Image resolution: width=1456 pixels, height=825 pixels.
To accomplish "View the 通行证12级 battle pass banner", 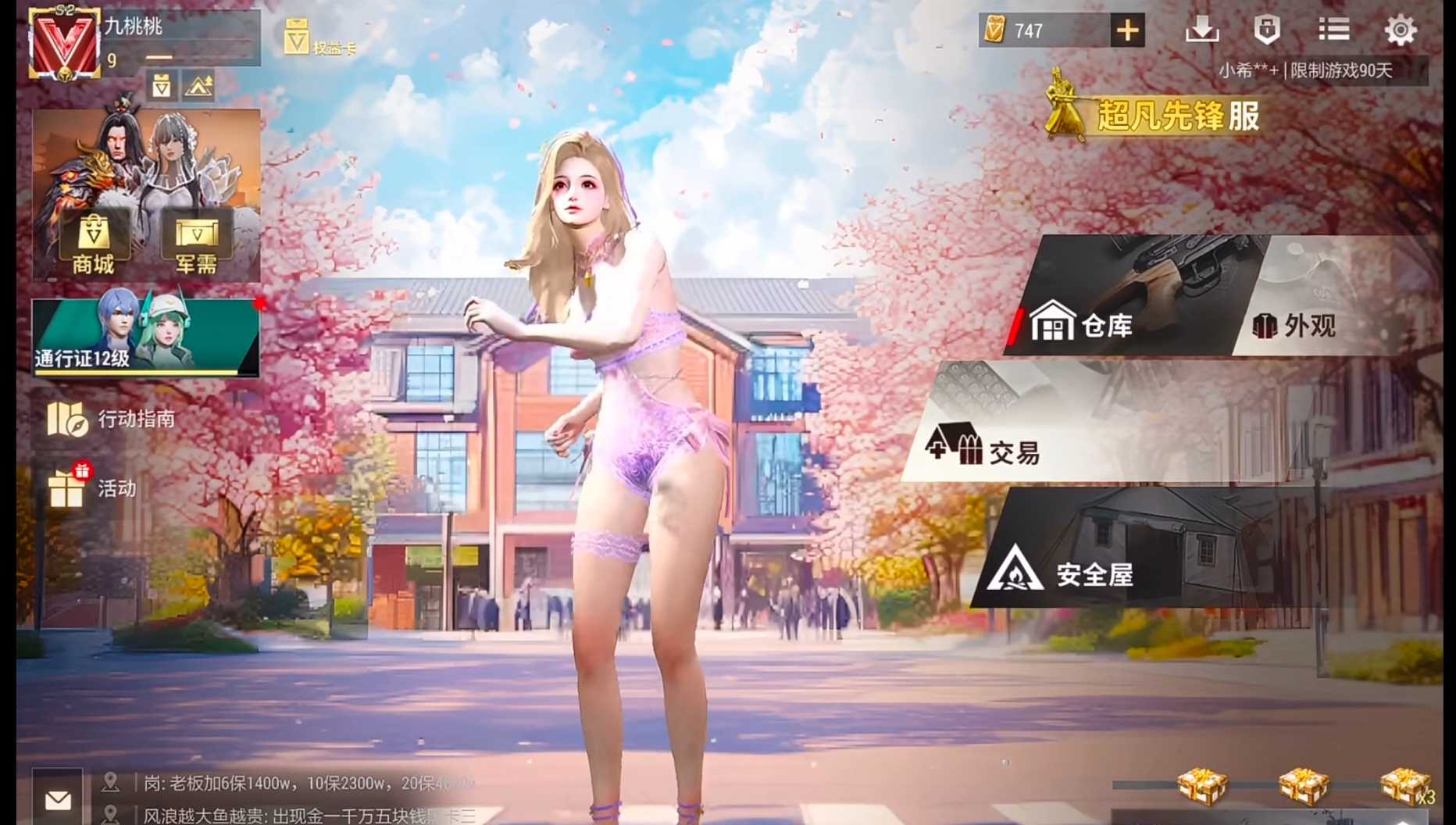I will pyautogui.click(x=145, y=337).
